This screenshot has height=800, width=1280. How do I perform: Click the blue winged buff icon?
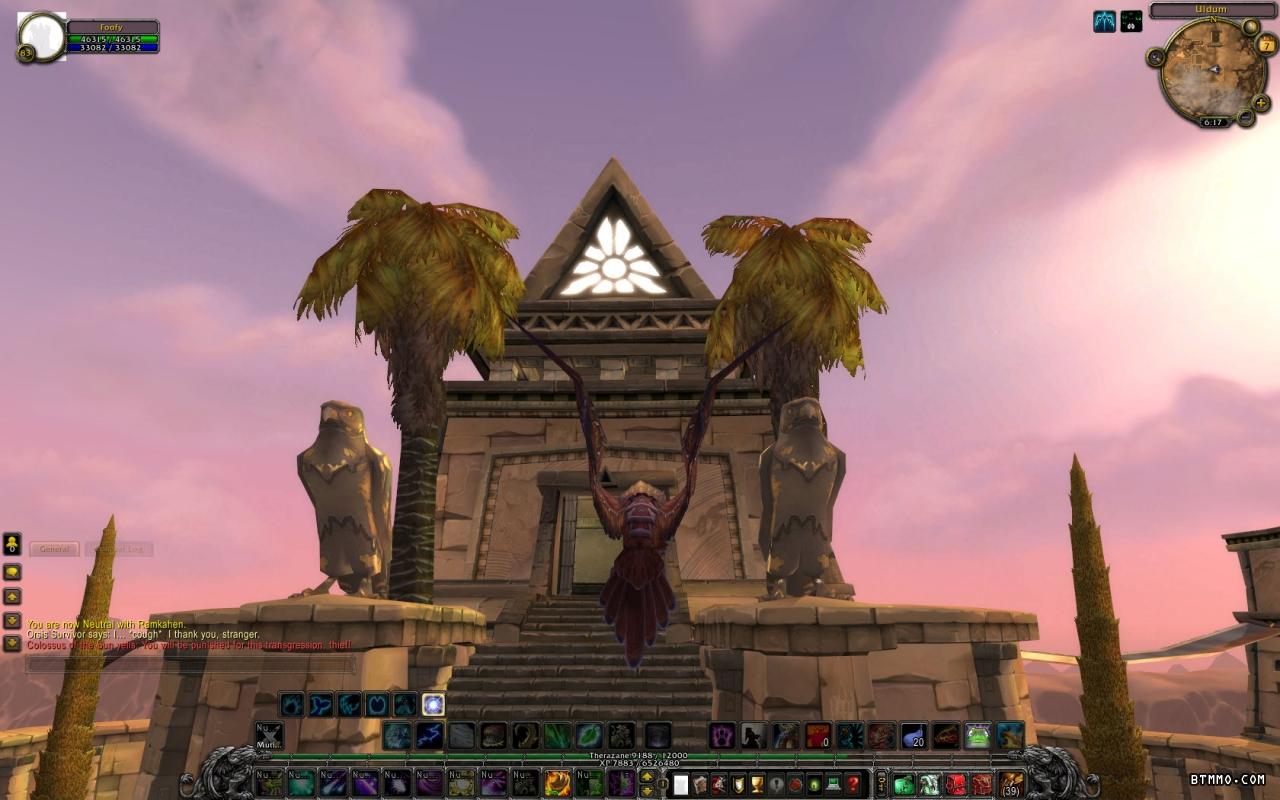(x=1104, y=21)
